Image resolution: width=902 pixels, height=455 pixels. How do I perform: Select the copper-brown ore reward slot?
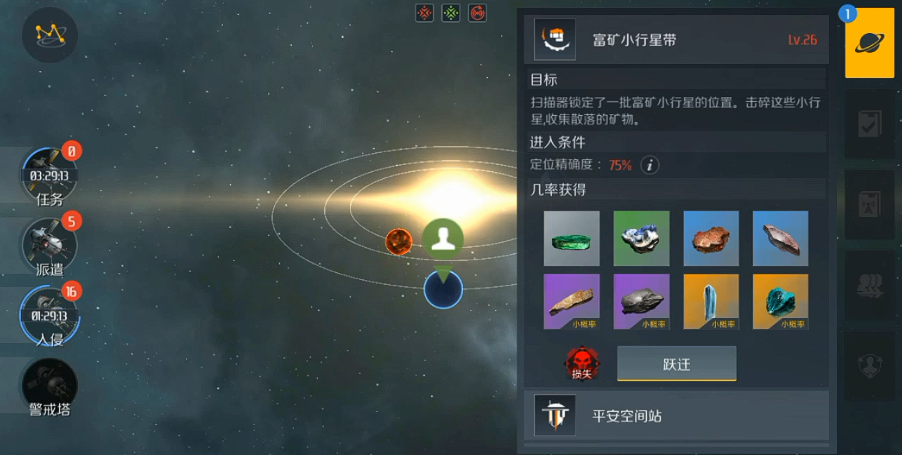click(711, 238)
